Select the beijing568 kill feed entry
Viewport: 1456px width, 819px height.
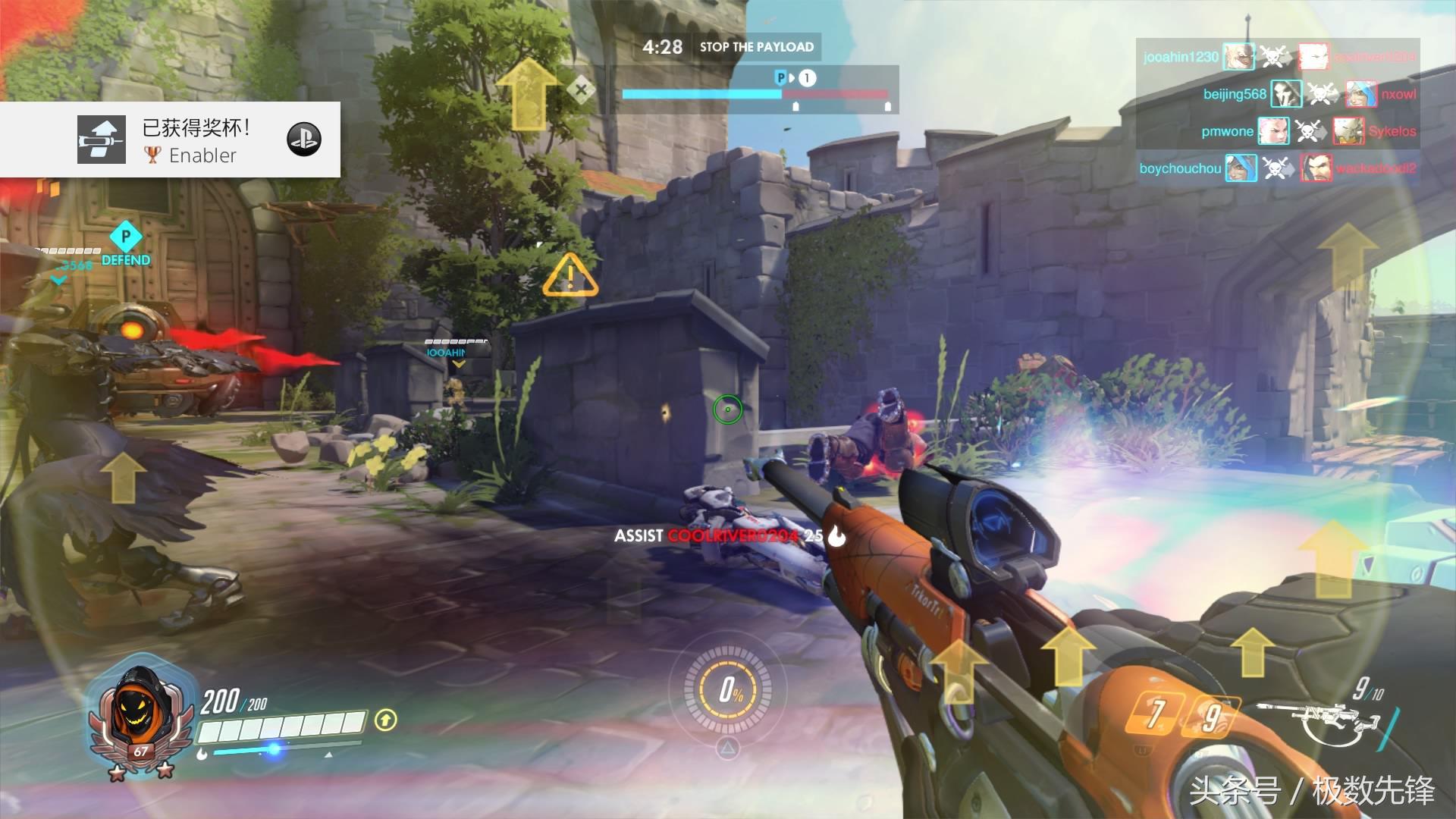[x=1278, y=94]
